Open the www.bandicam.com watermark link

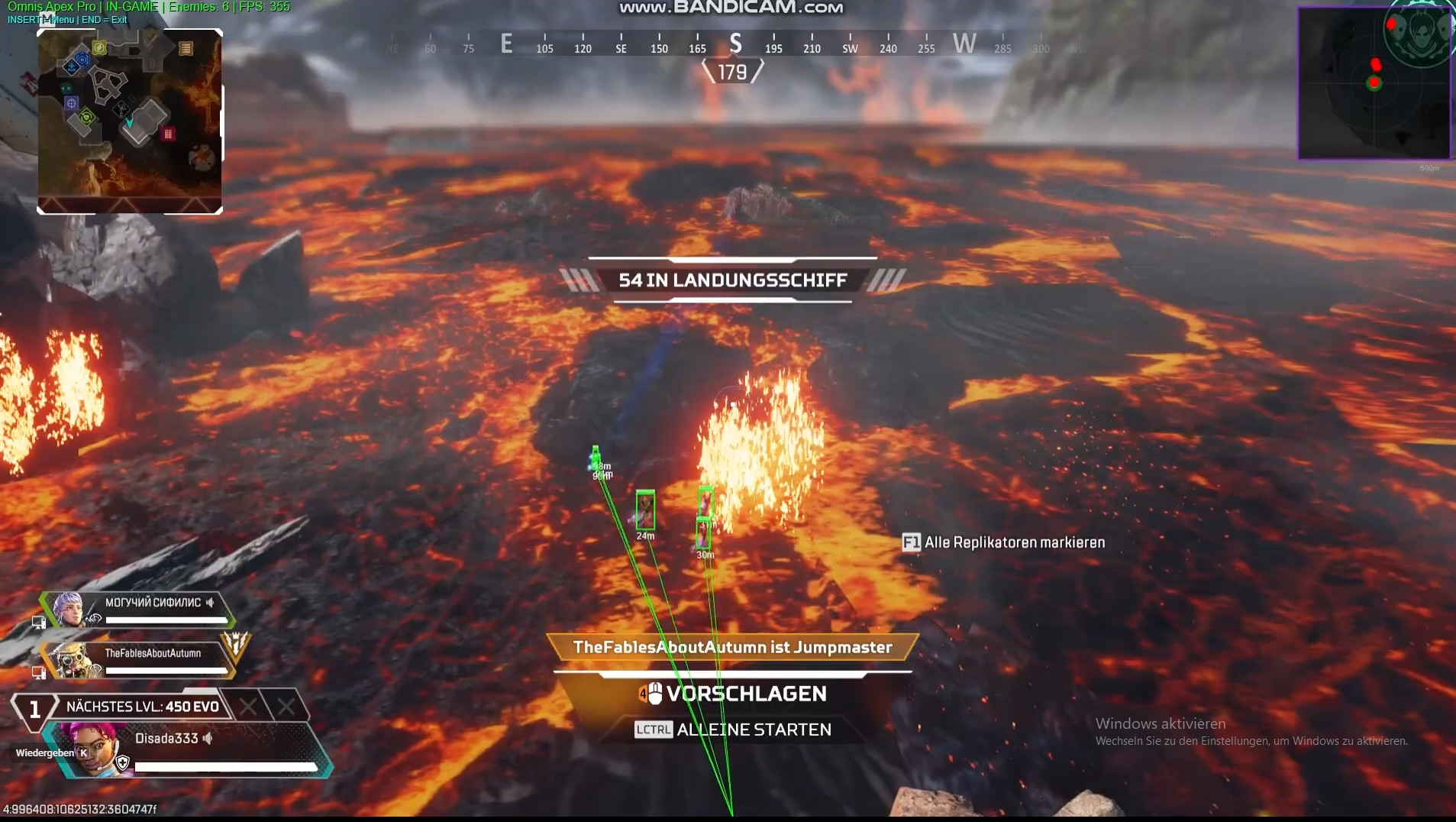(x=730, y=7)
